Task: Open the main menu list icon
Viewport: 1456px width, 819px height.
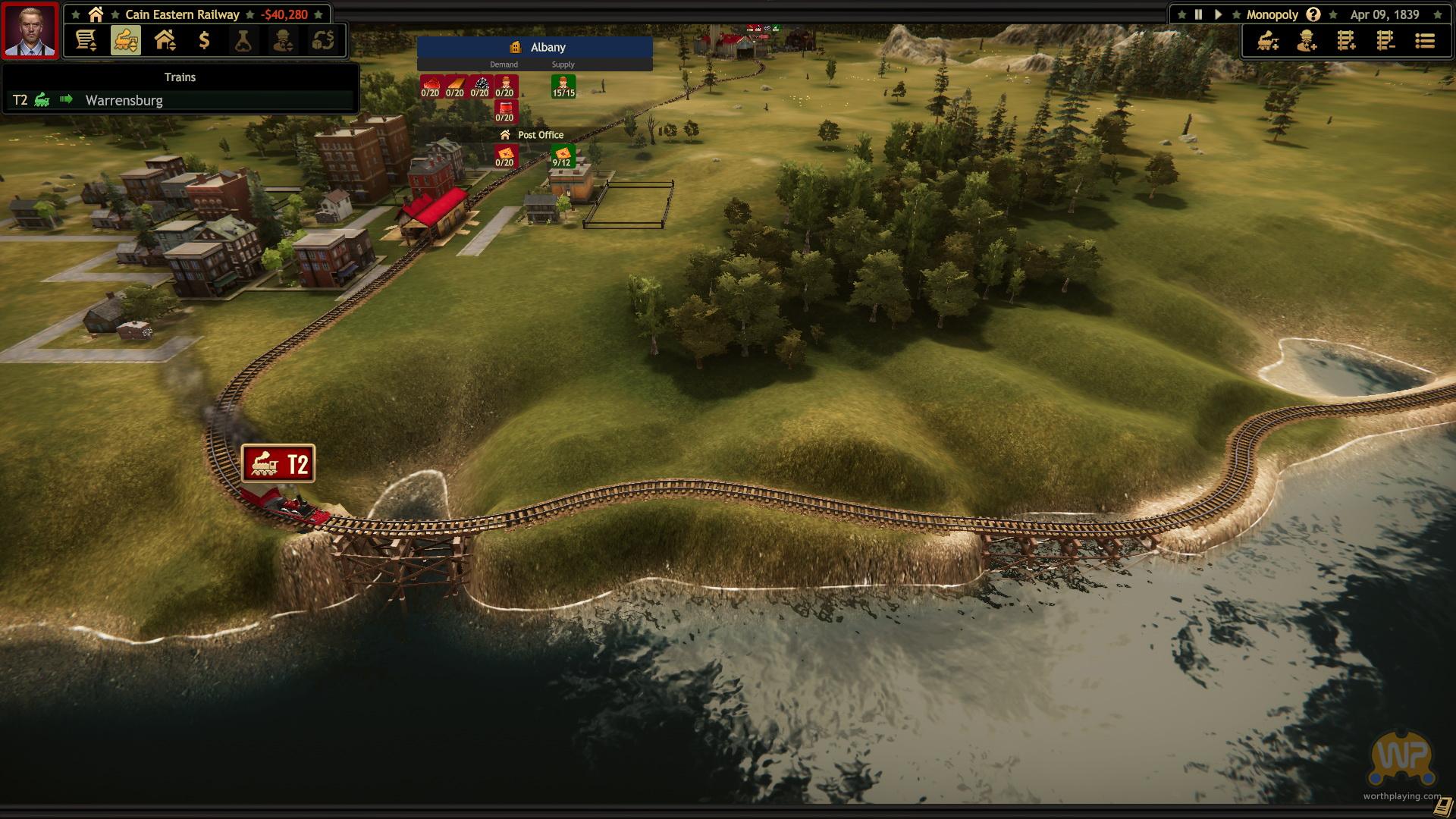Action: point(1425,41)
